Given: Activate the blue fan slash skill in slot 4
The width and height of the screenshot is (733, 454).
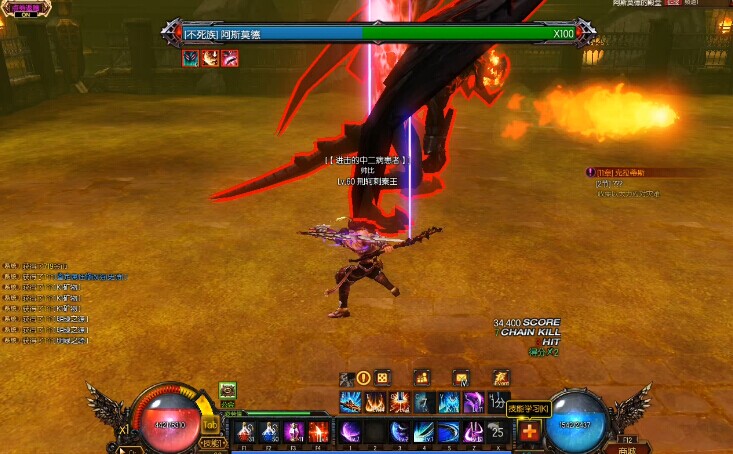Looking at the screenshot, I should pyautogui.click(x=423, y=432).
